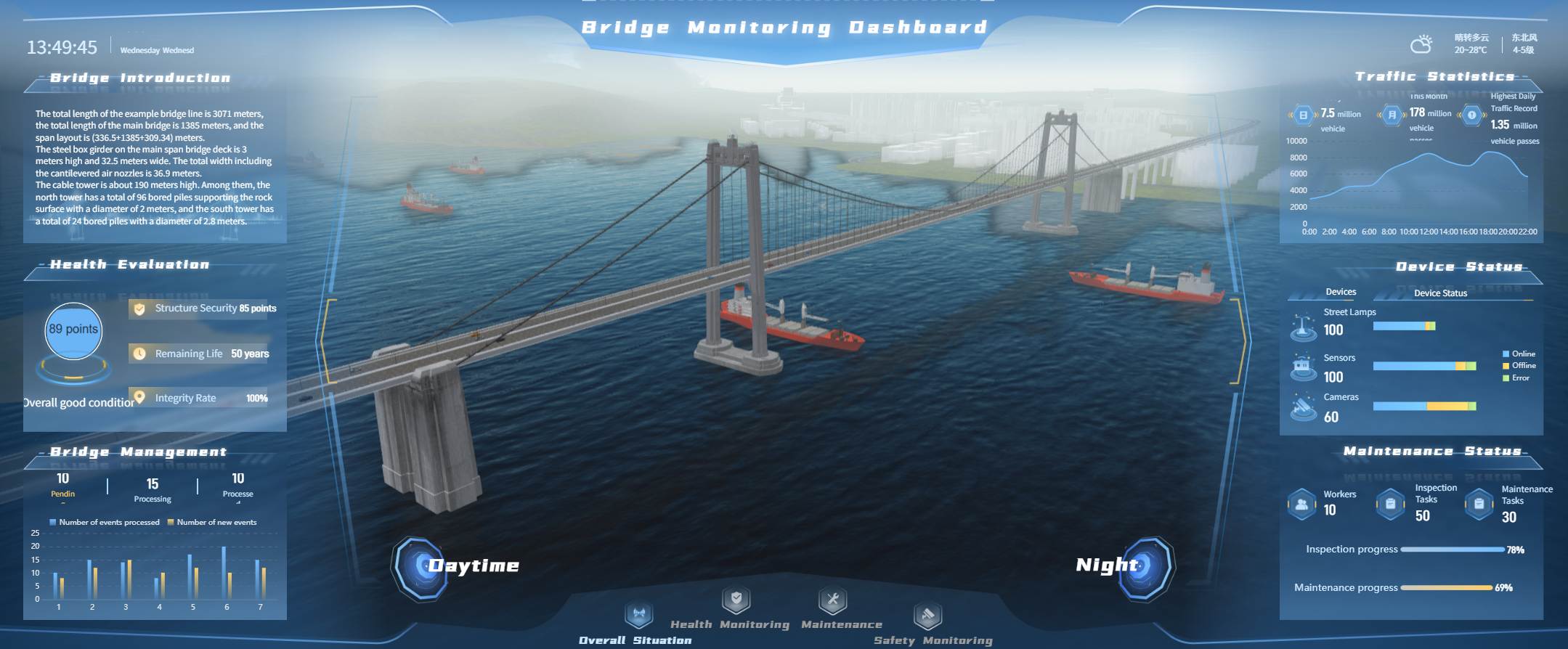Collapse the Health Evaluation section
This screenshot has width=1568, height=649.
(131, 264)
